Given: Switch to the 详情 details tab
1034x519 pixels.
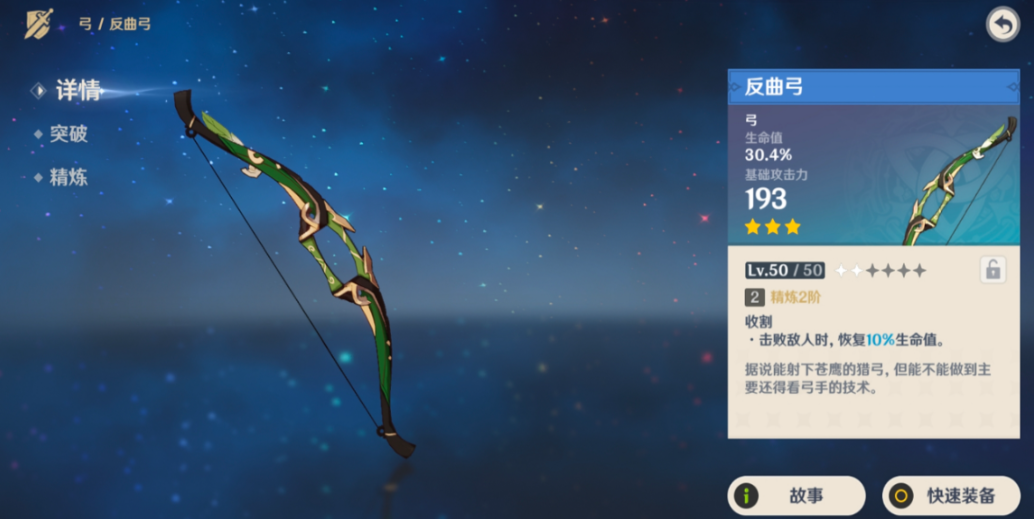Looking at the screenshot, I should coord(77,90).
